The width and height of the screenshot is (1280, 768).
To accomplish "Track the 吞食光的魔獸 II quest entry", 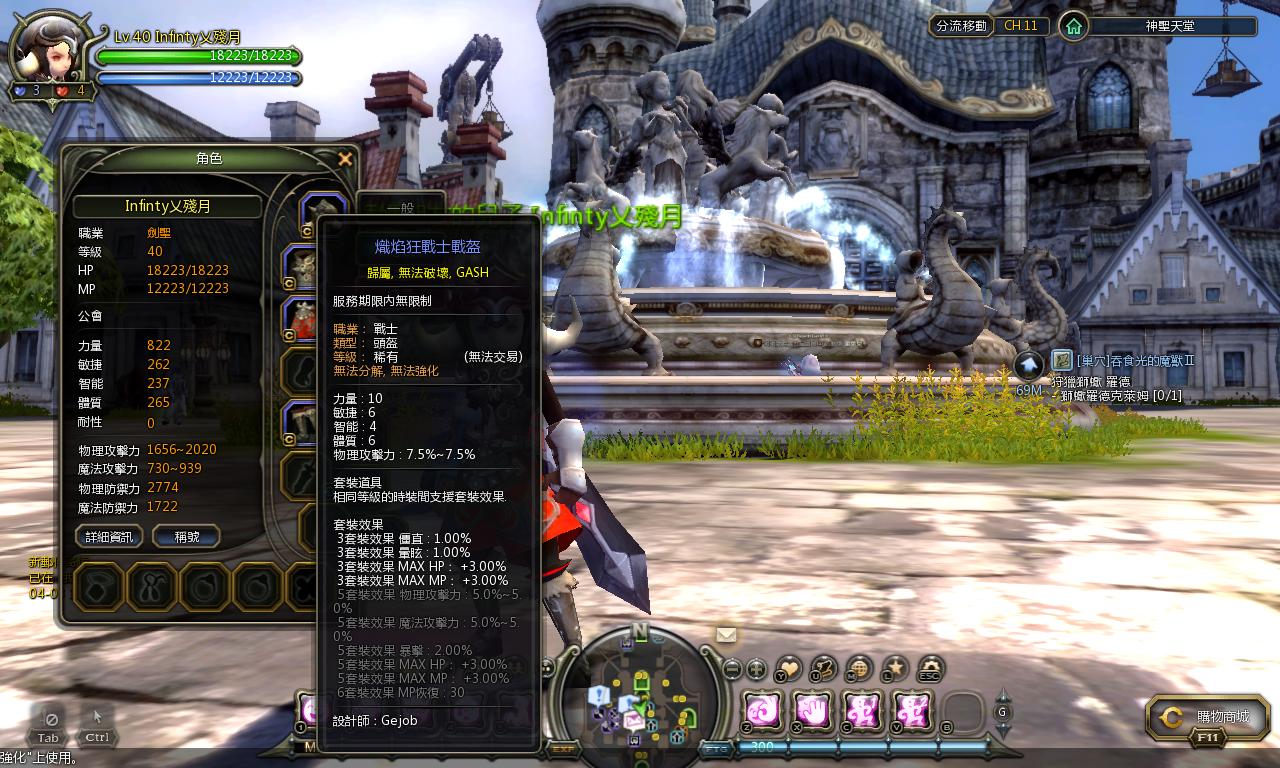I will pyautogui.click(x=1135, y=360).
